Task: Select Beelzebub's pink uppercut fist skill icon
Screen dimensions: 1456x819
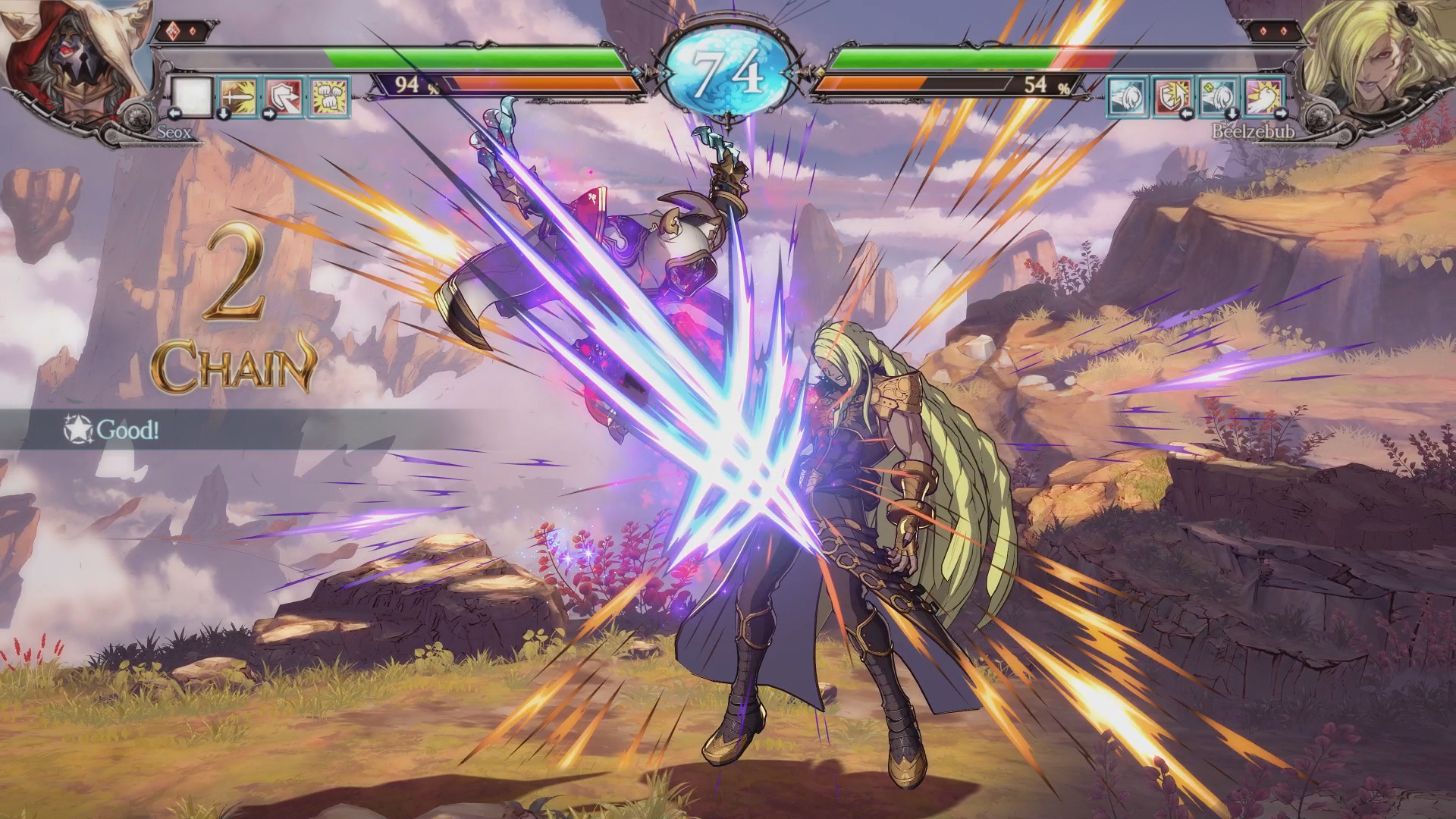Action: pos(1263,95)
